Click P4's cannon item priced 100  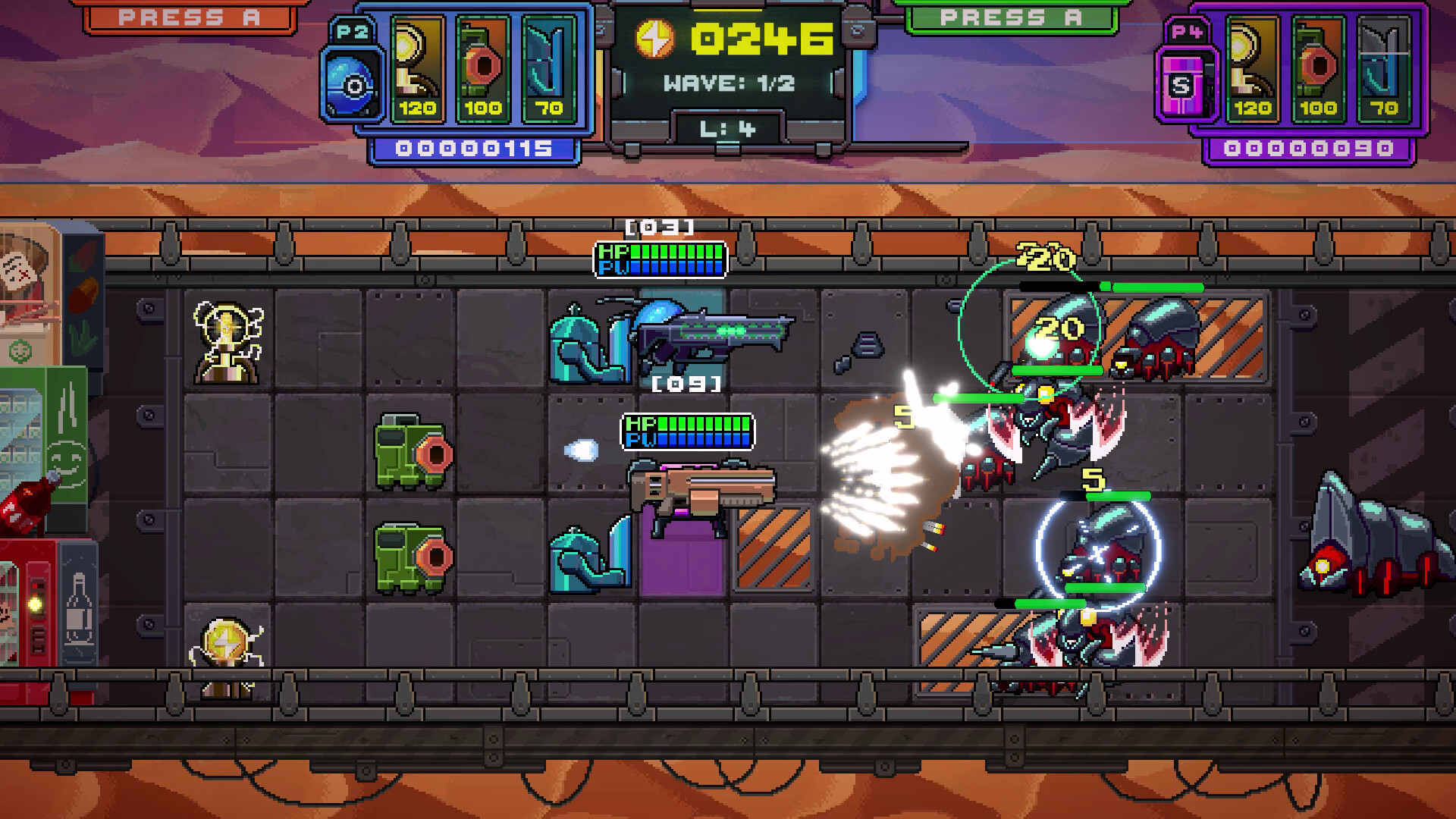(x=1317, y=68)
